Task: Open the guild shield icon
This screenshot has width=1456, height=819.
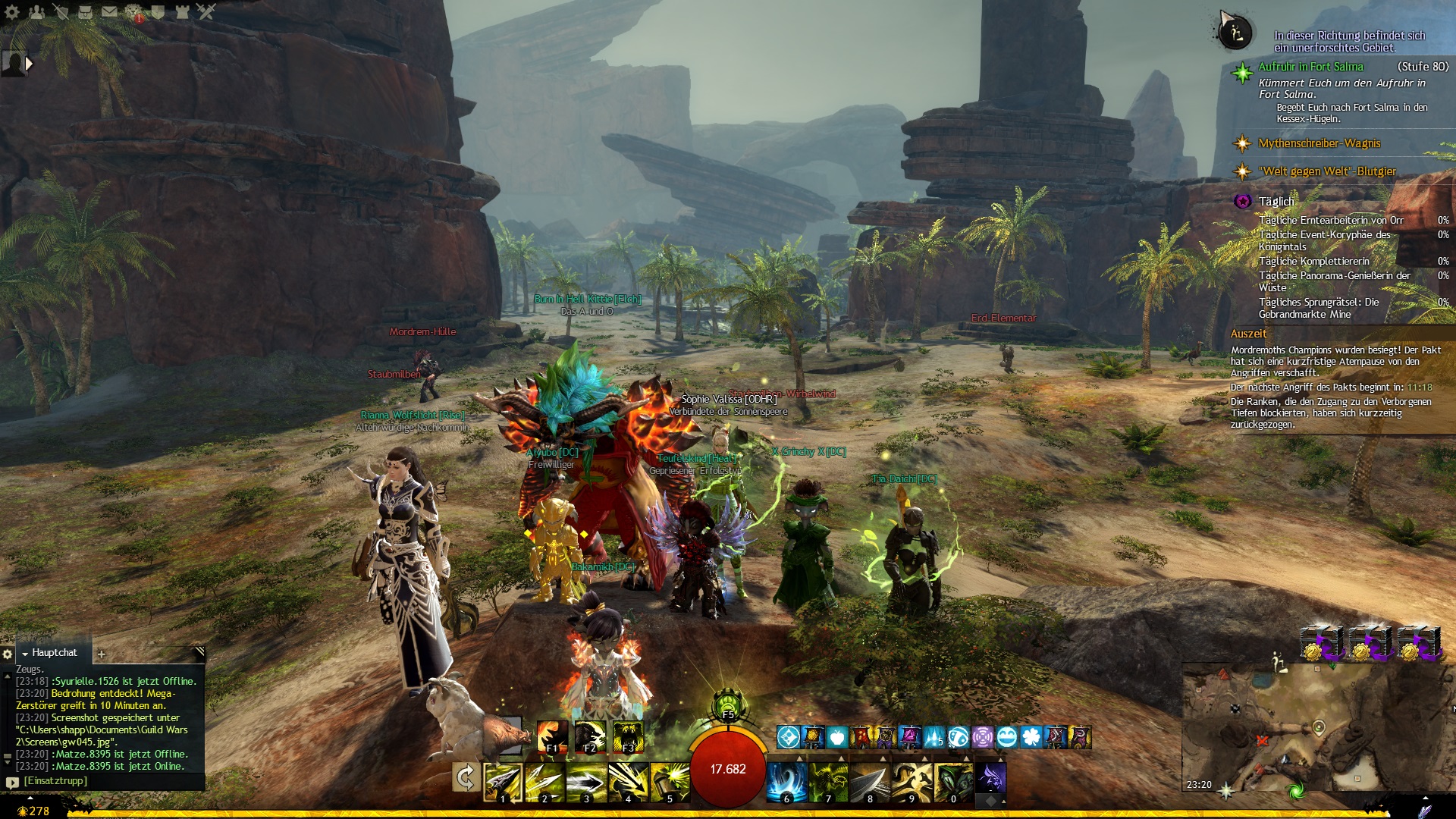Action: (x=158, y=11)
